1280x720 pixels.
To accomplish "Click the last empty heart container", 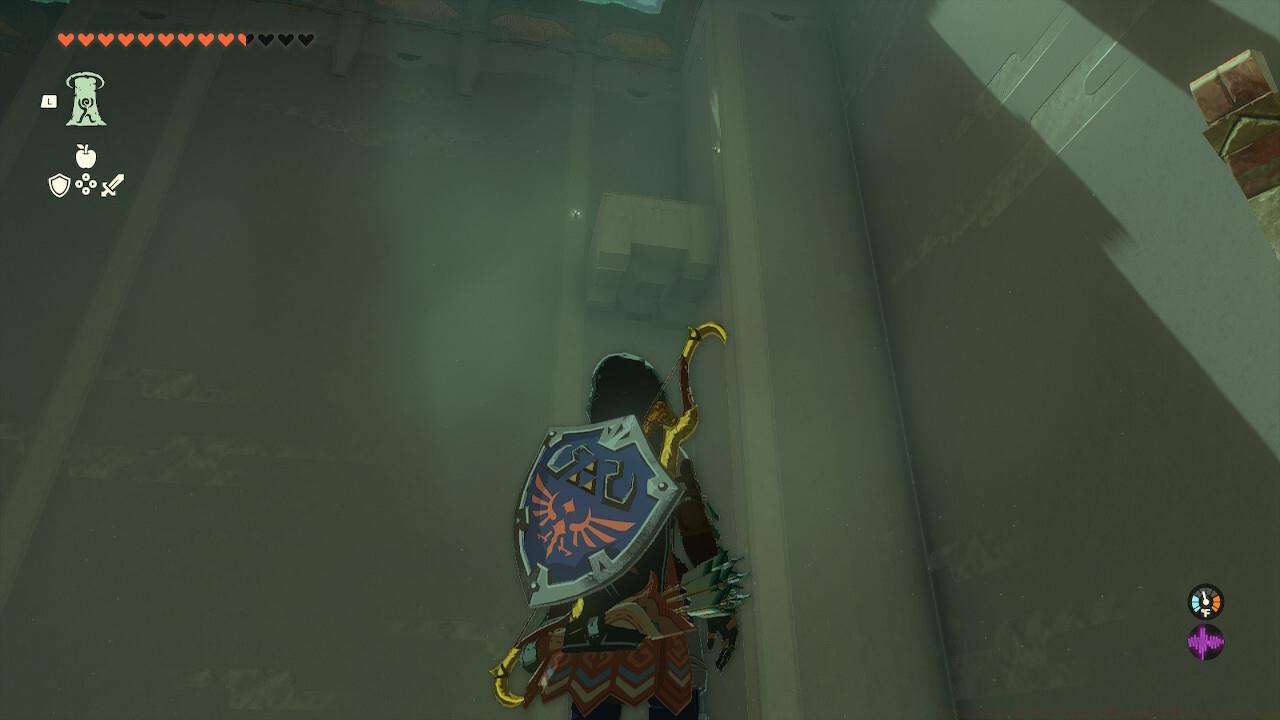I will tap(306, 39).
